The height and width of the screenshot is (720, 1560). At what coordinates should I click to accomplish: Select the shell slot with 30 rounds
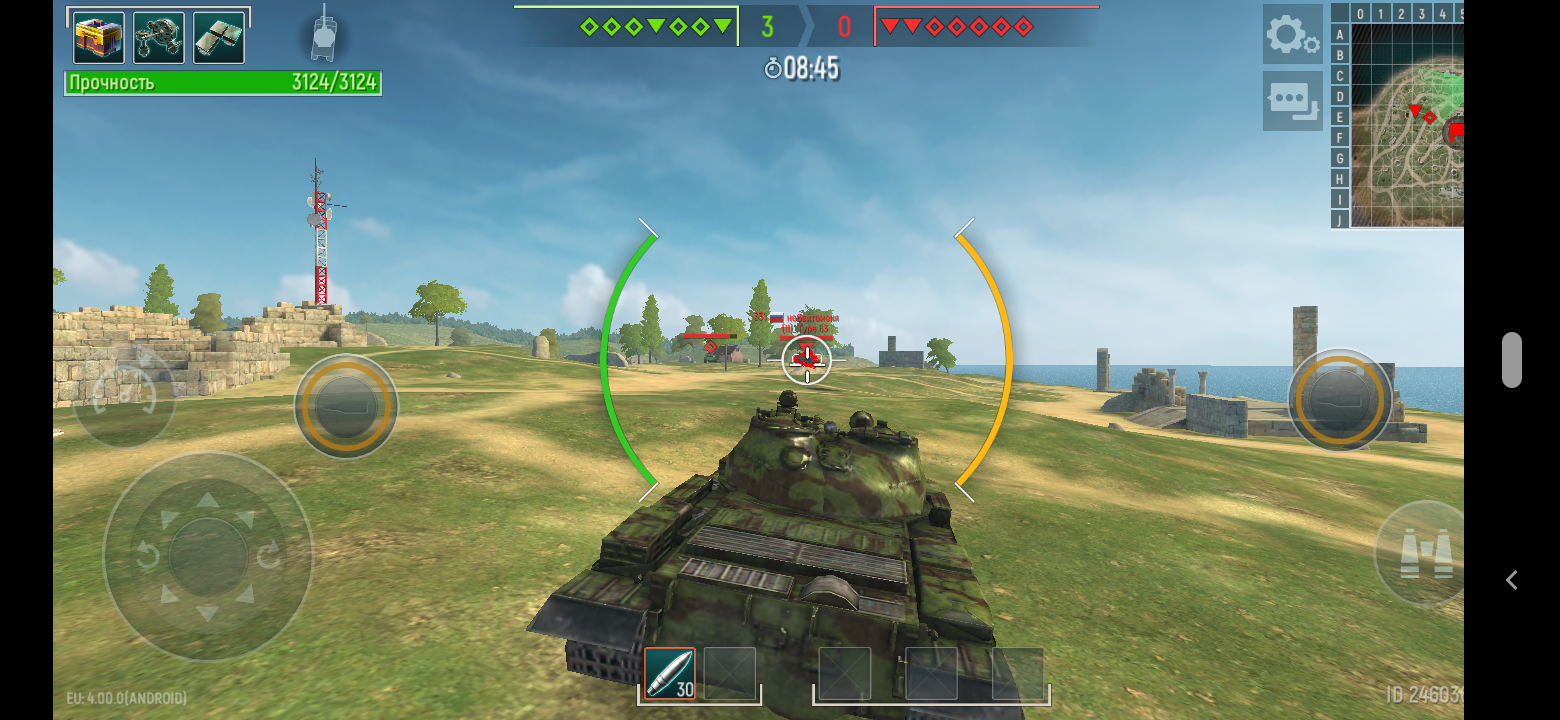[x=669, y=674]
